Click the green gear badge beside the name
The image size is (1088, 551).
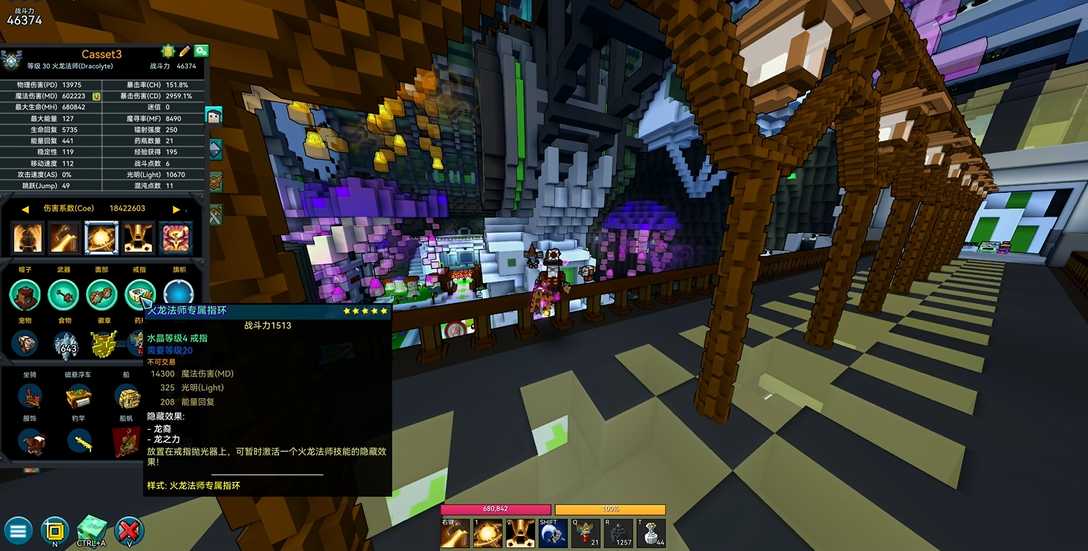coord(167,51)
